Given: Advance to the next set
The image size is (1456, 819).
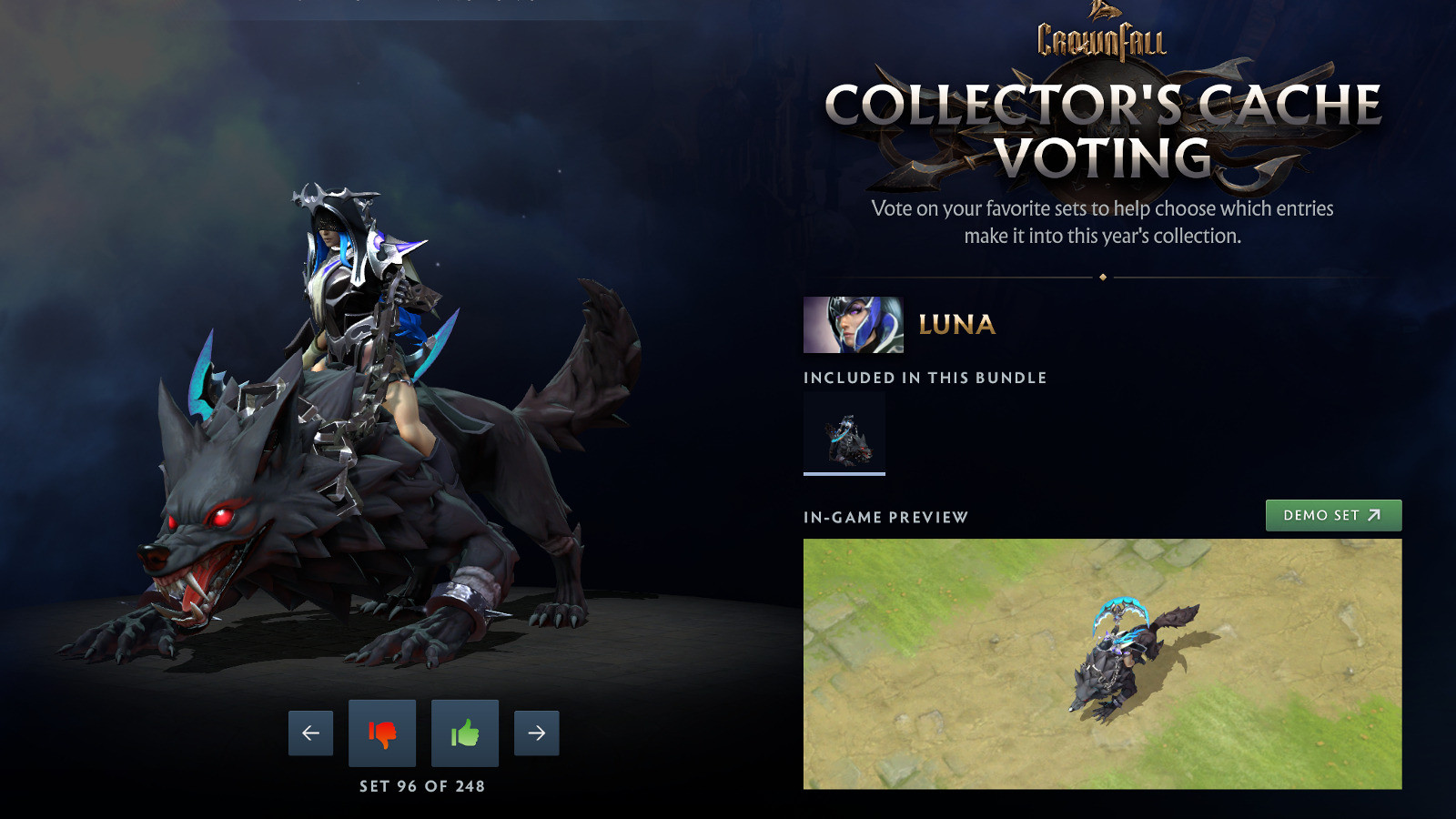Looking at the screenshot, I should click(536, 733).
